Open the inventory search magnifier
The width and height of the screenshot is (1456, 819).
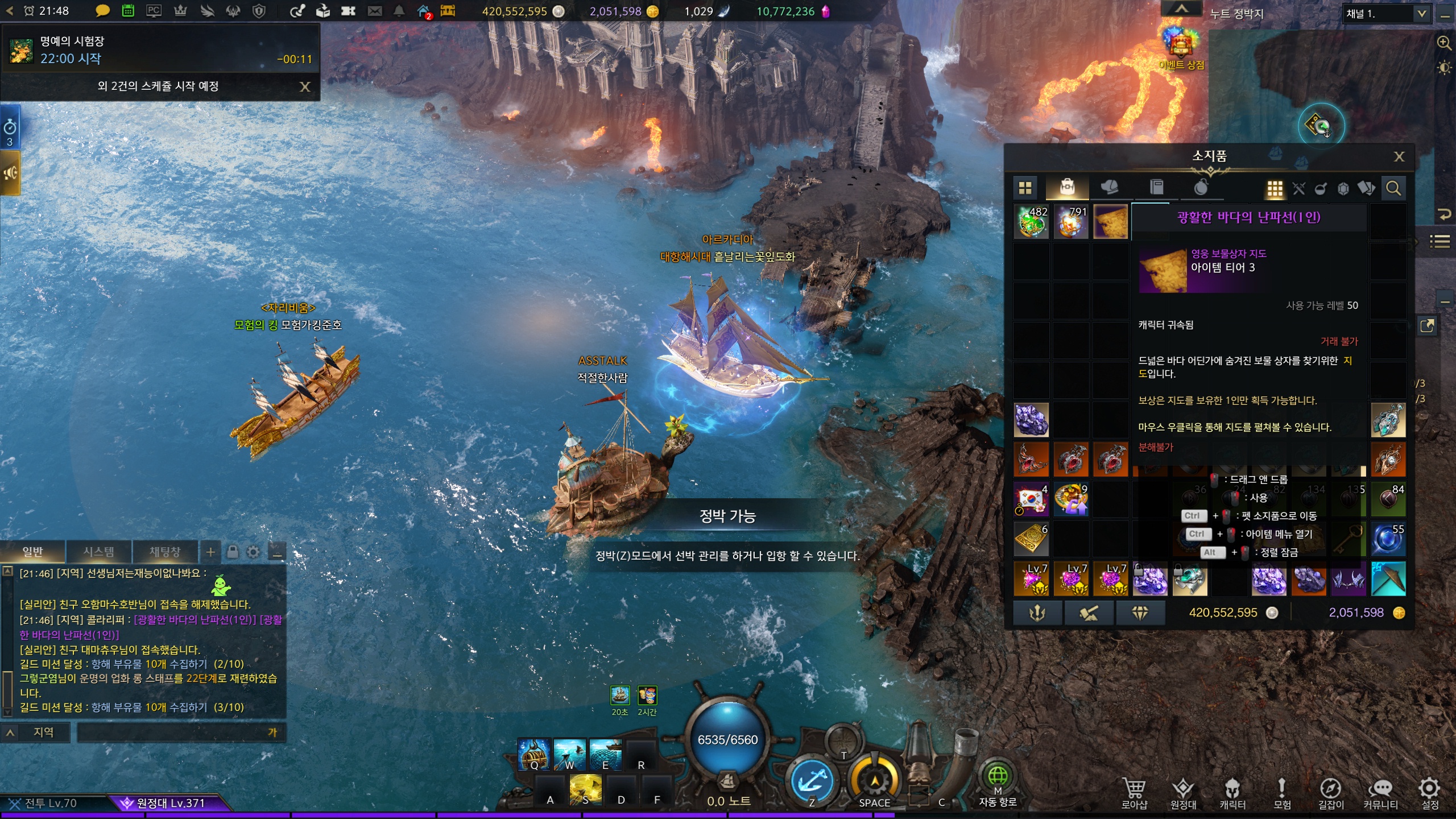(1393, 188)
